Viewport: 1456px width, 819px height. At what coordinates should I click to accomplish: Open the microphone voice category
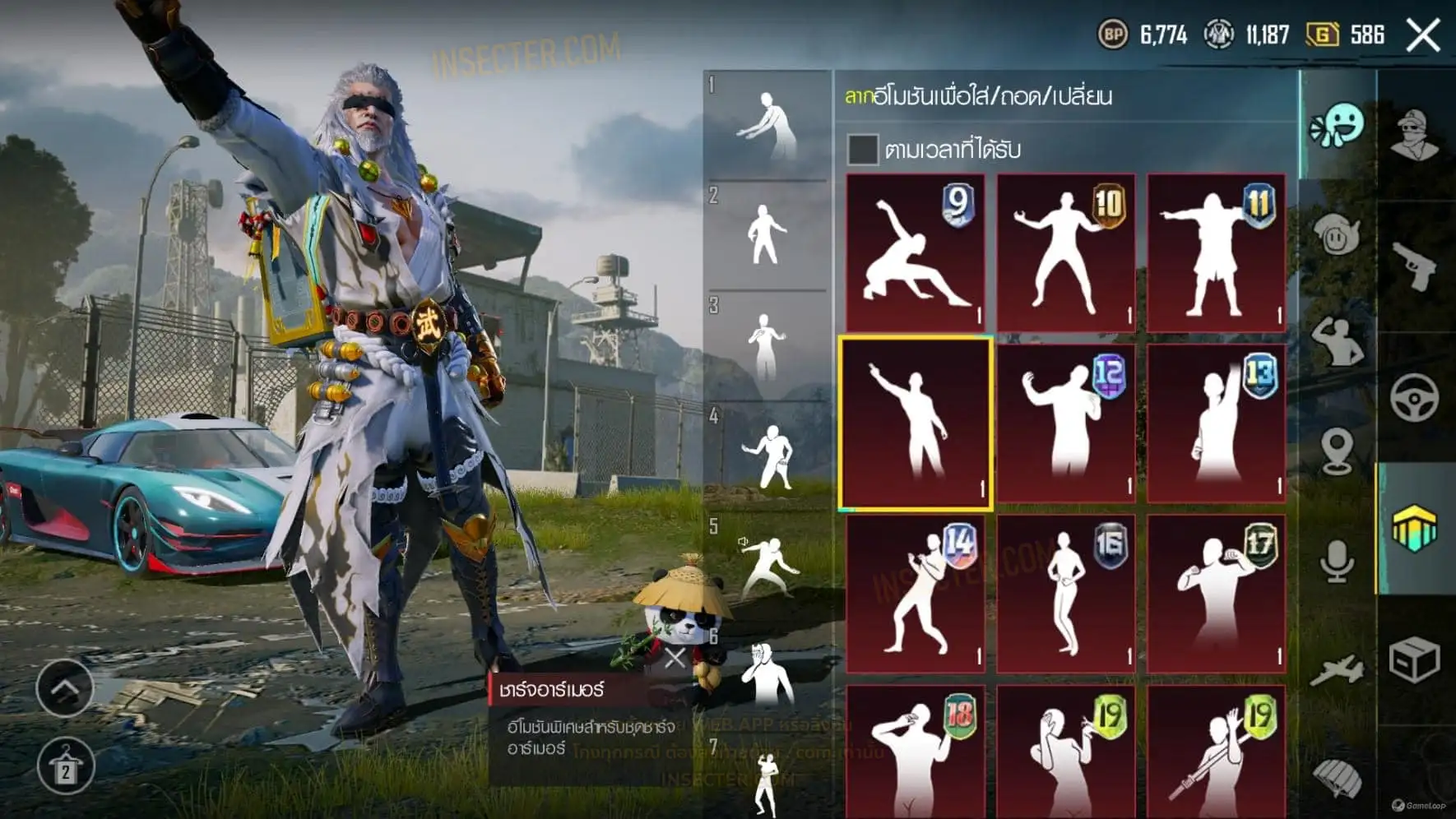1337,562
